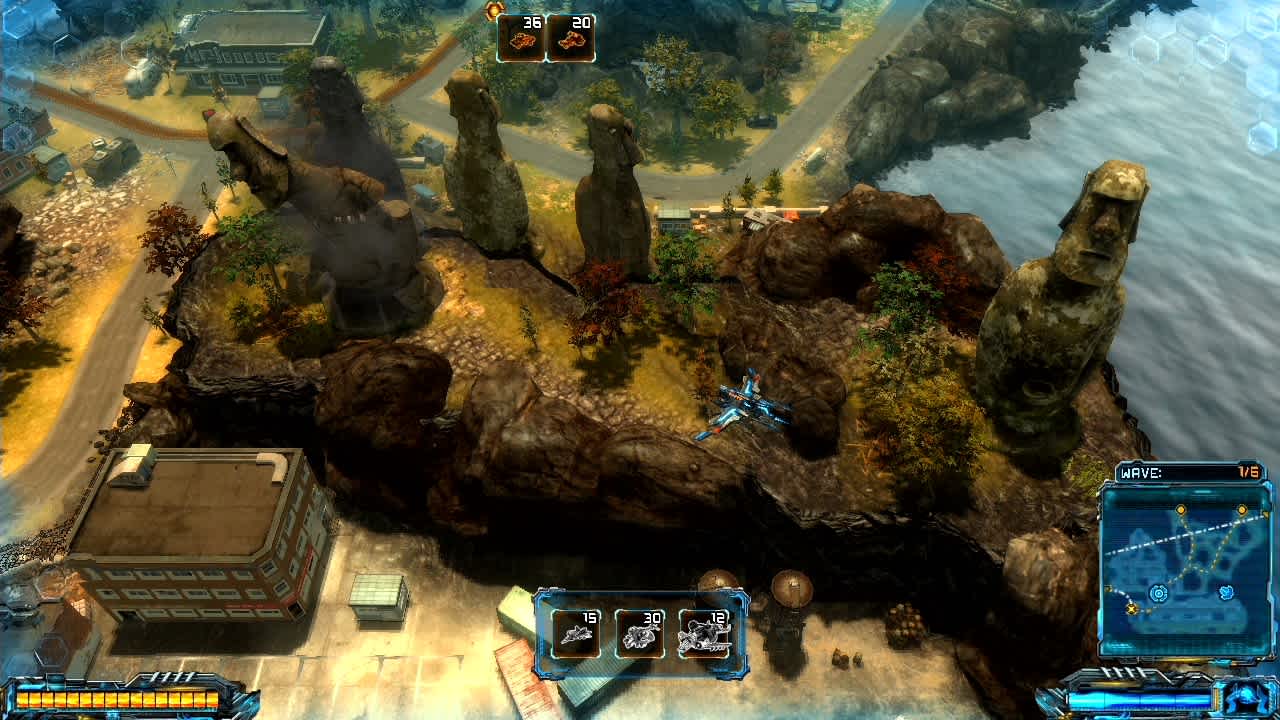The height and width of the screenshot is (720, 1280).
Task: Toggle the yellow spawn point marker on minimap
Action: pos(1180,509)
